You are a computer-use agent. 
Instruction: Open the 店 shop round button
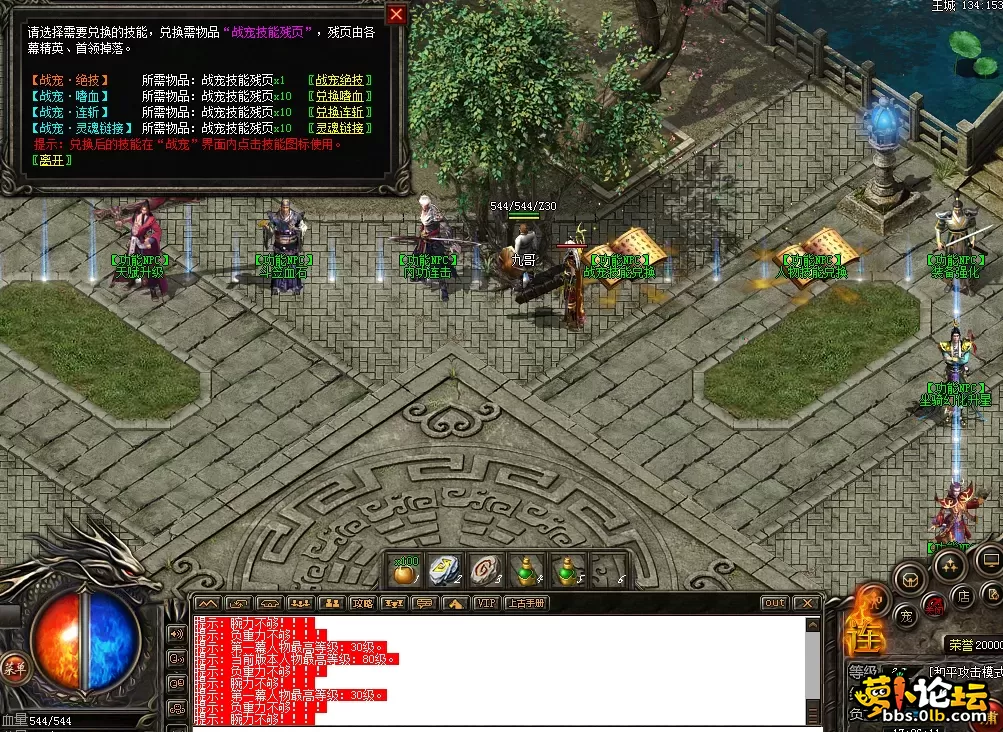point(965,597)
